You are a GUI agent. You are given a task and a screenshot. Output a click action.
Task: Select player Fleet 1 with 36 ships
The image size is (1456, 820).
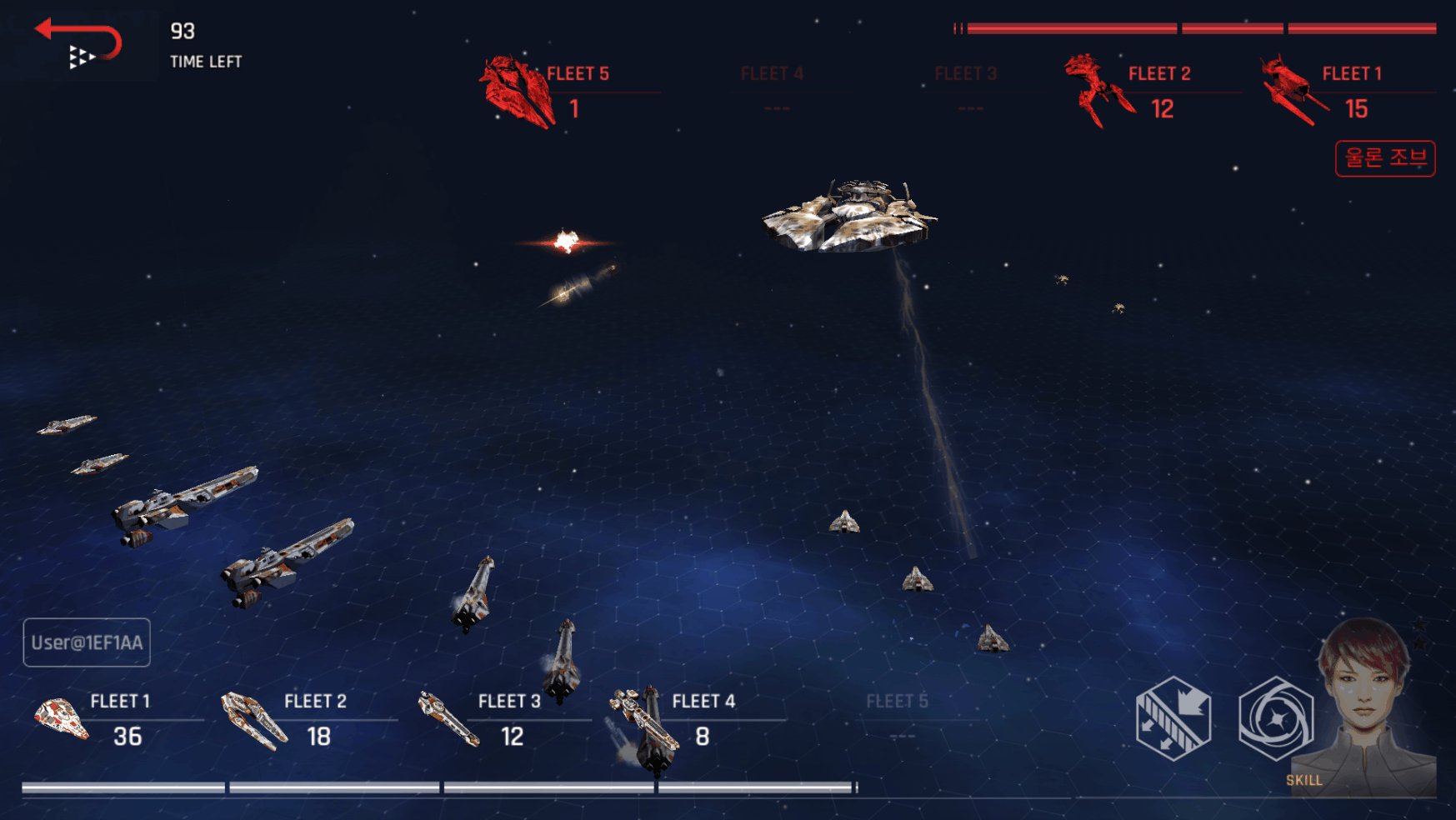(x=115, y=719)
